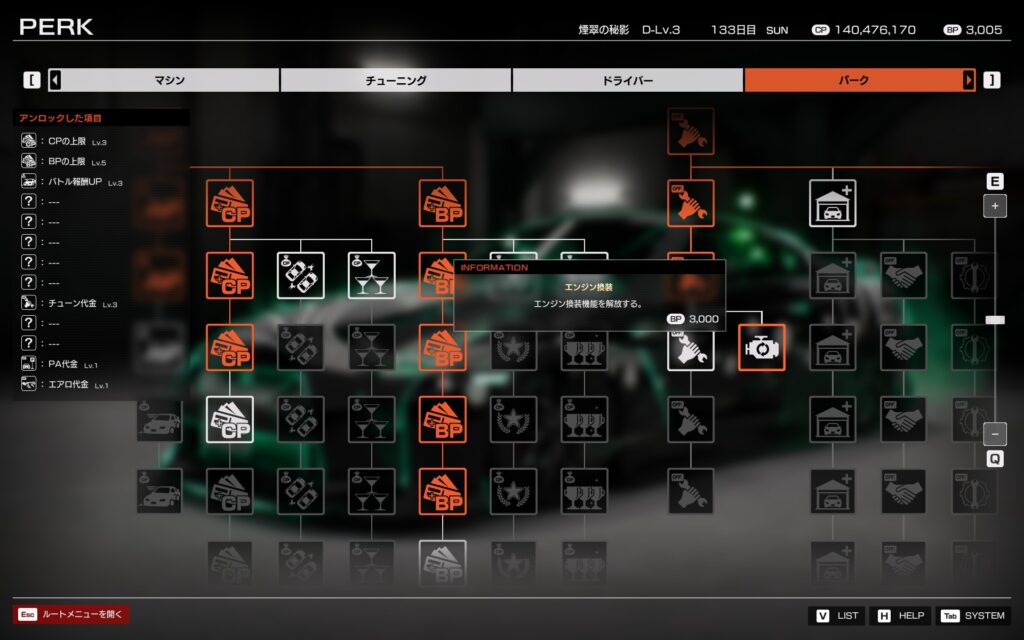Zoom out with the minus button

(995, 434)
